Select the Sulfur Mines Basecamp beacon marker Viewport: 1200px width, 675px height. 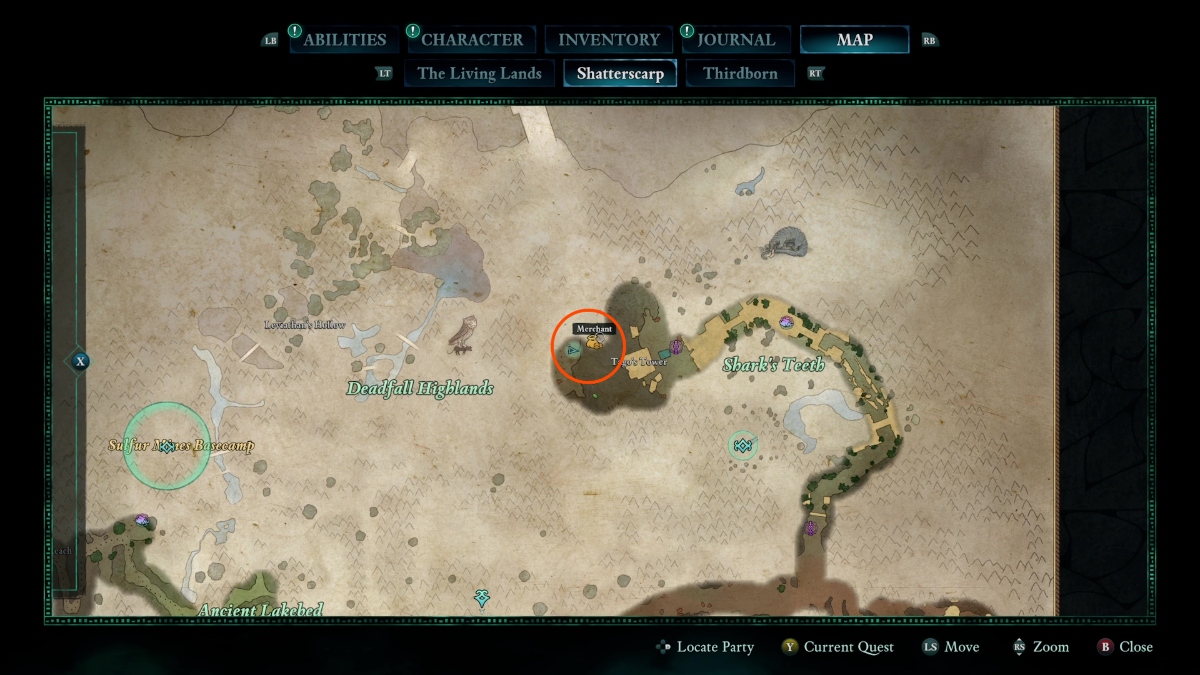(x=167, y=446)
